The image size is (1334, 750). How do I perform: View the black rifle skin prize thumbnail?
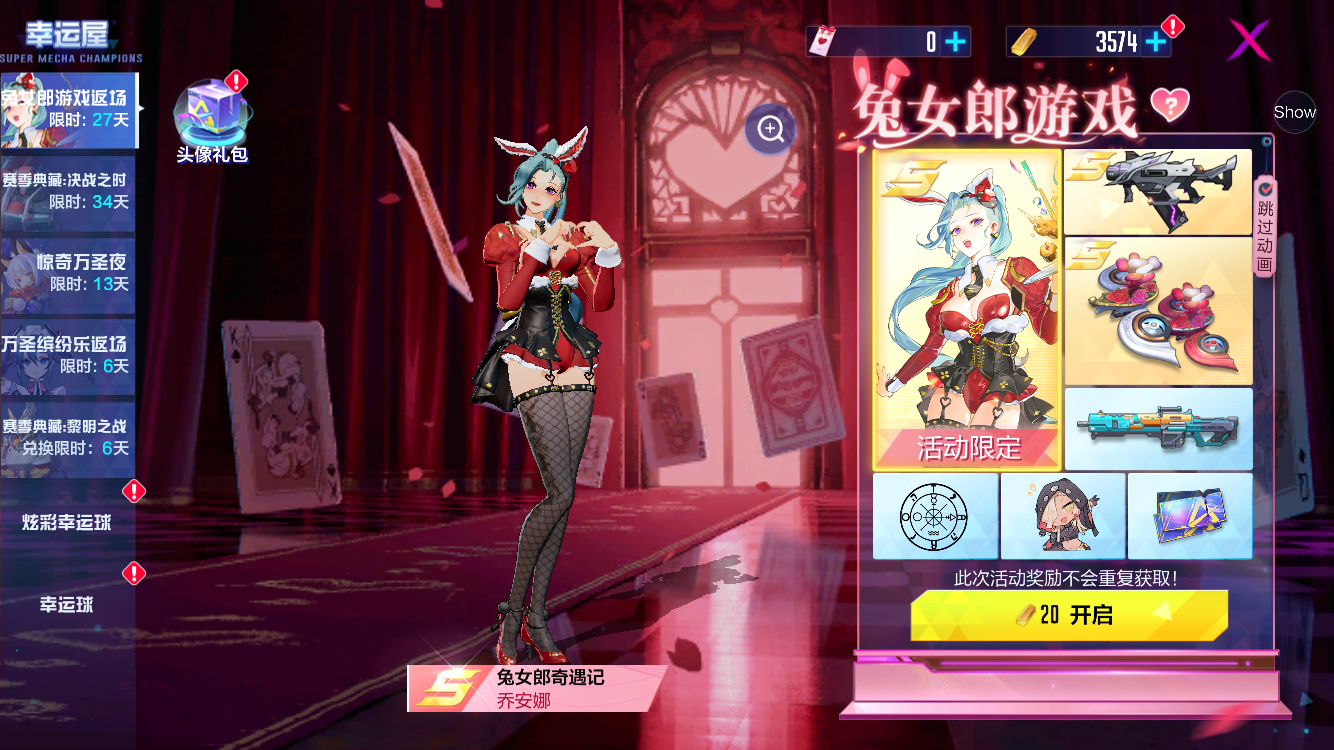click(1157, 190)
